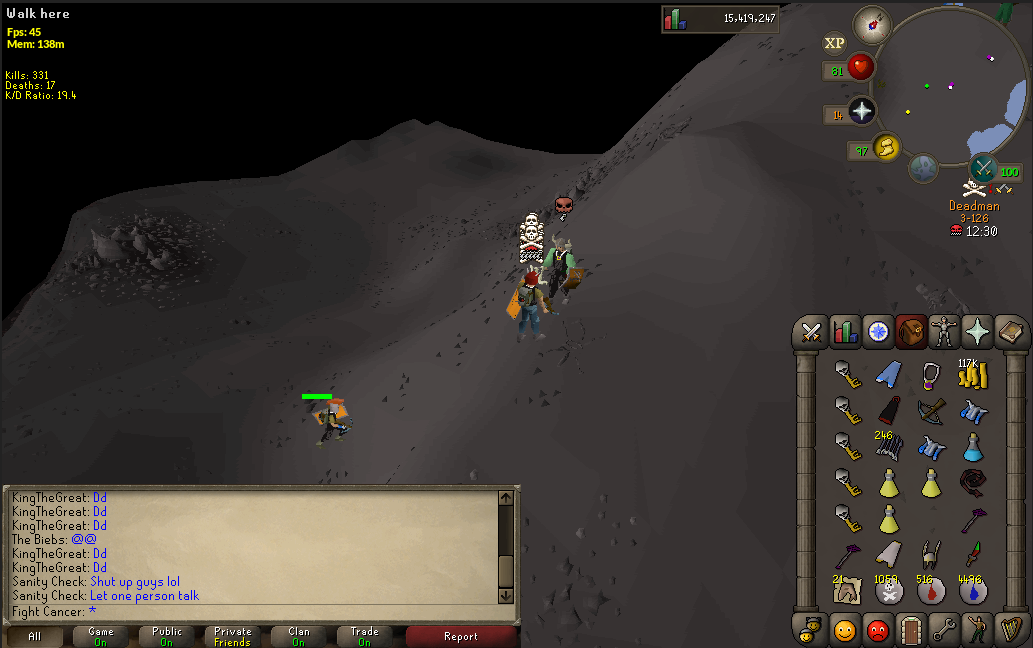Click the crossbow in the inventory
This screenshot has height=648, width=1033.
click(931, 411)
